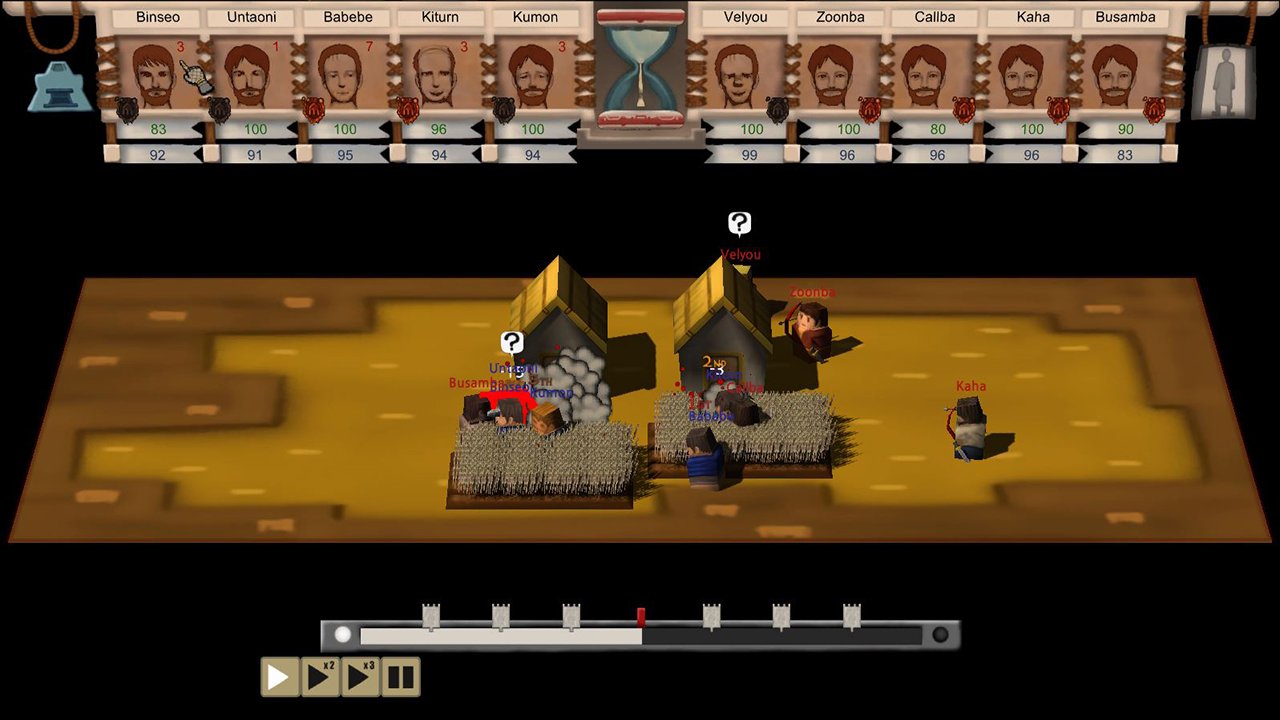1280x720 pixels.
Task: Click the blue anvil icon on the left
Action: tap(58, 85)
